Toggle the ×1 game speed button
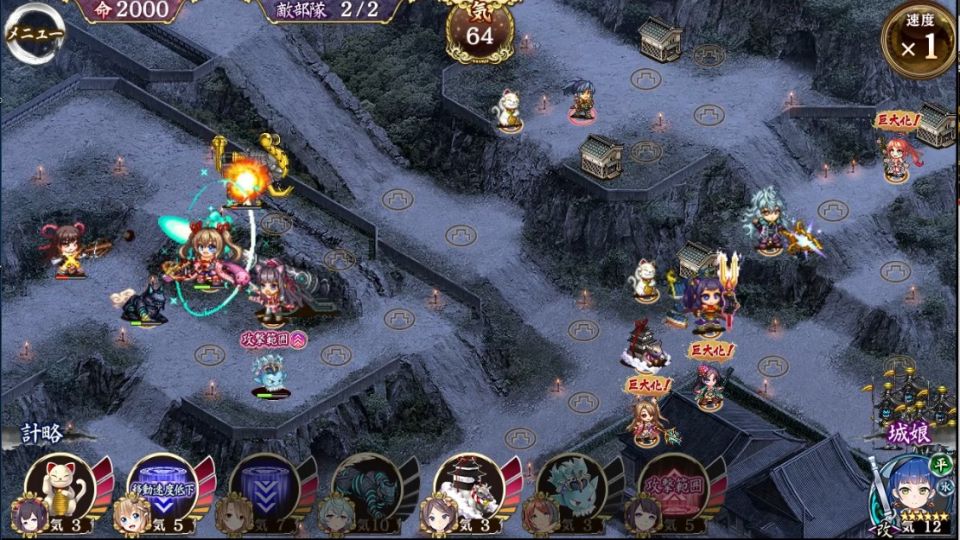The image size is (960, 540). (919, 42)
